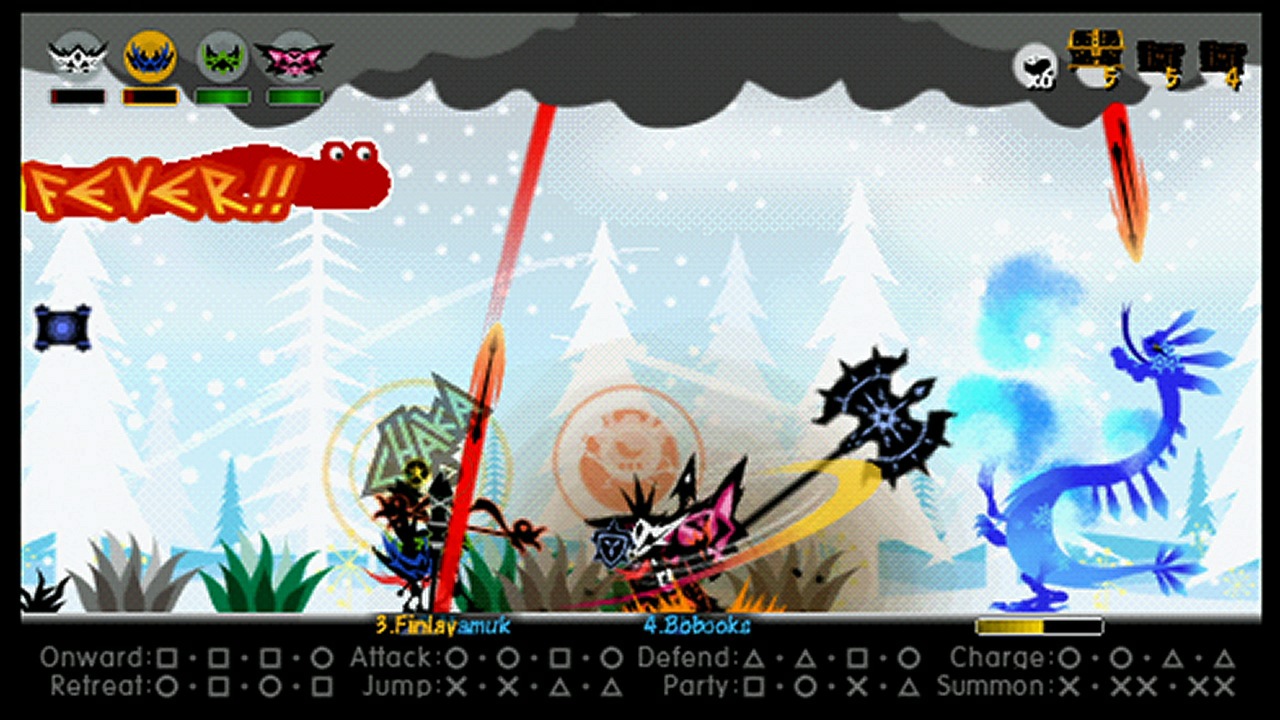
Task: Select player name 4.Bobooks
Action: (x=698, y=628)
